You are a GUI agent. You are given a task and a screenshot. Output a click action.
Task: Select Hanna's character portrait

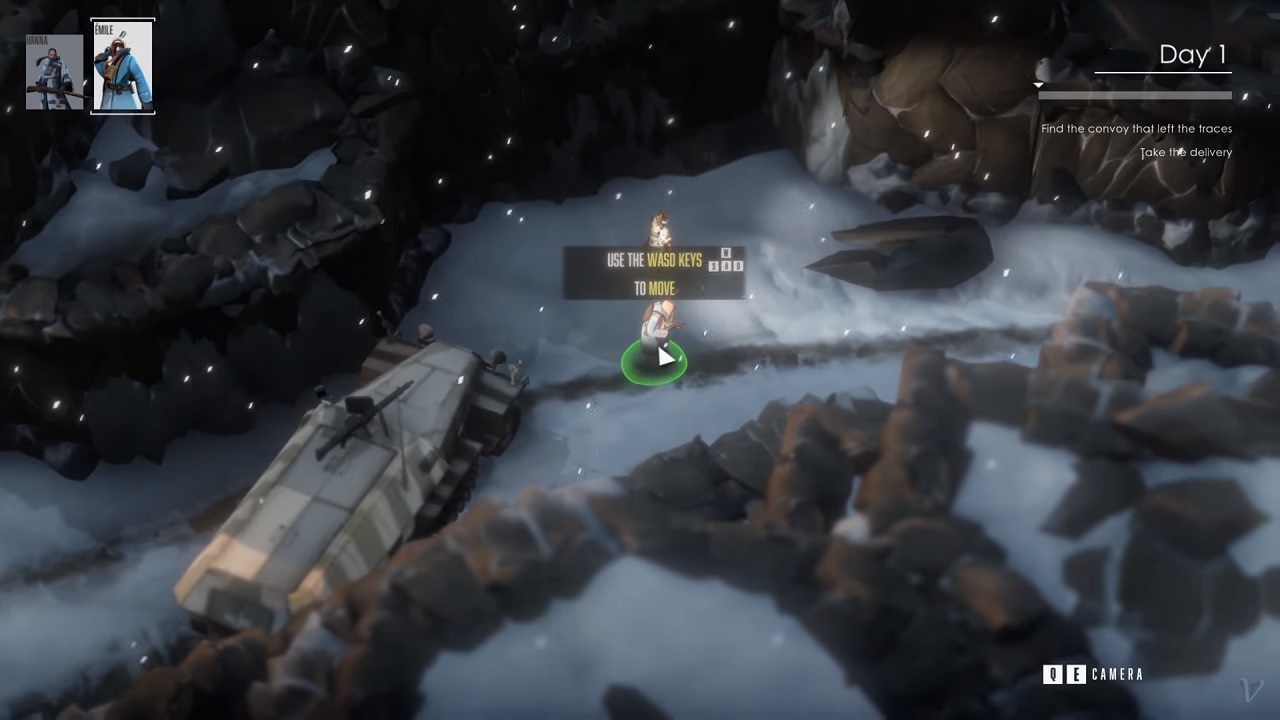(x=54, y=72)
